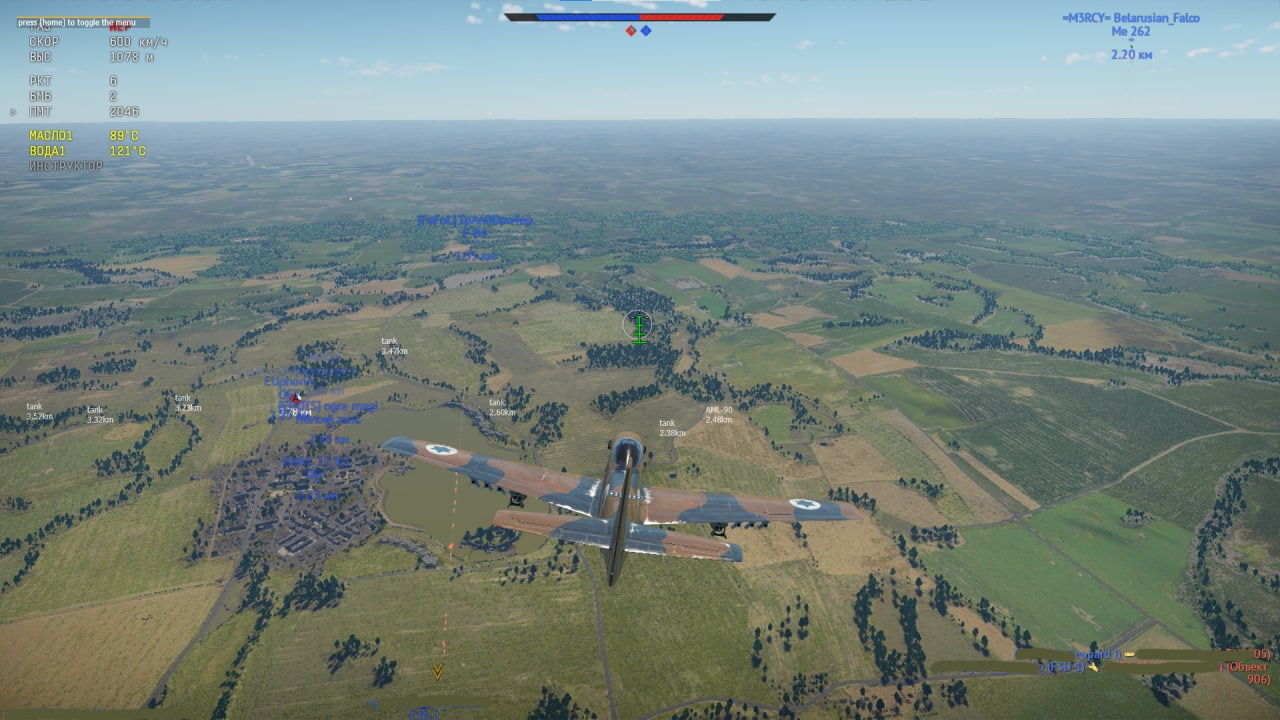
Task: Click the Leopard 1 entry in the kill feed
Action: [1096, 654]
